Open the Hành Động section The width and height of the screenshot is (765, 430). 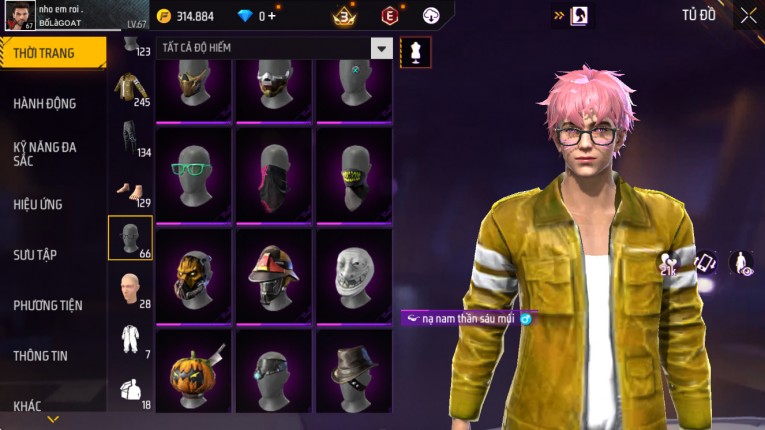point(45,103)
